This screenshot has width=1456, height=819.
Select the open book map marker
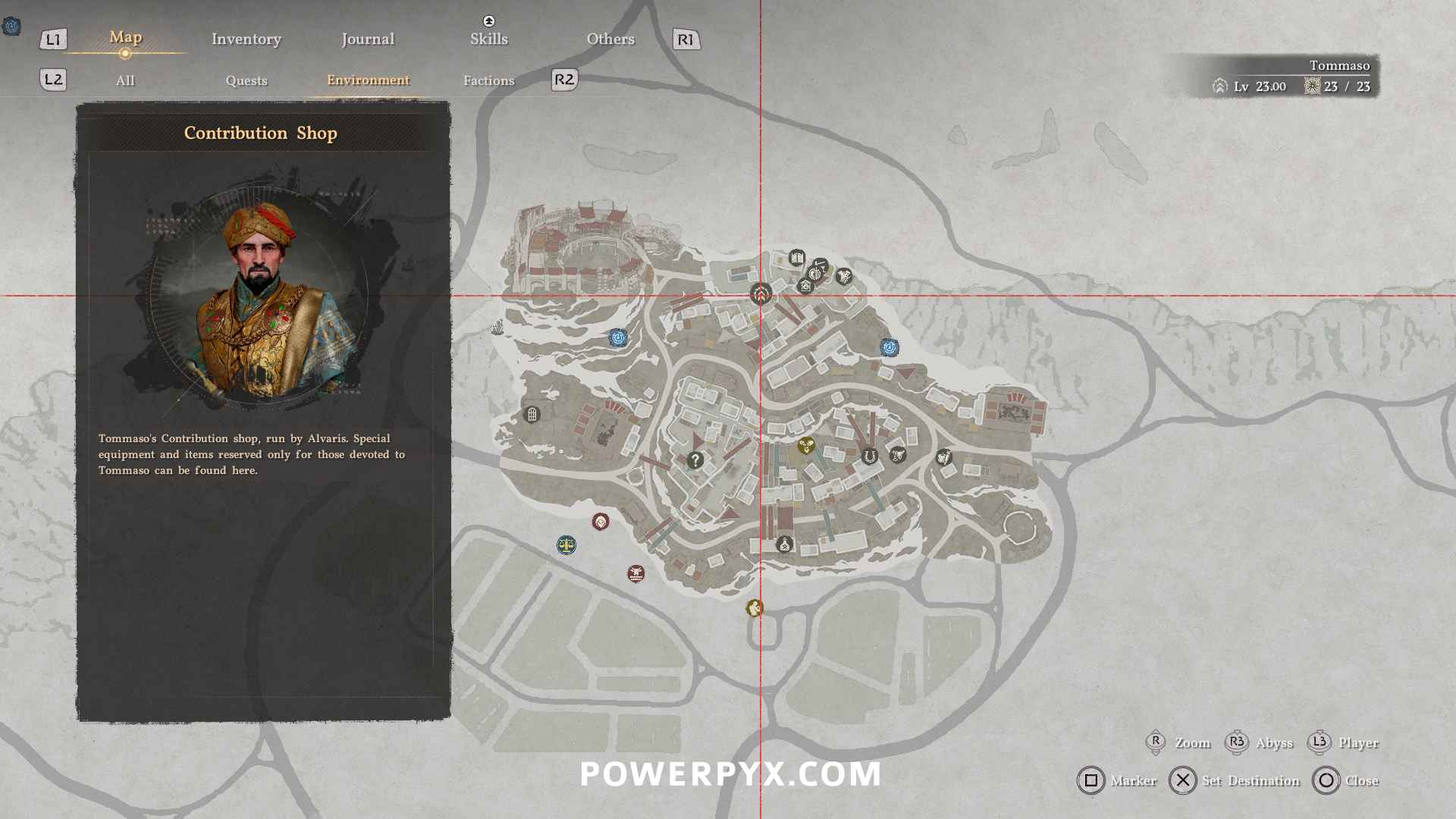point(796,259)
